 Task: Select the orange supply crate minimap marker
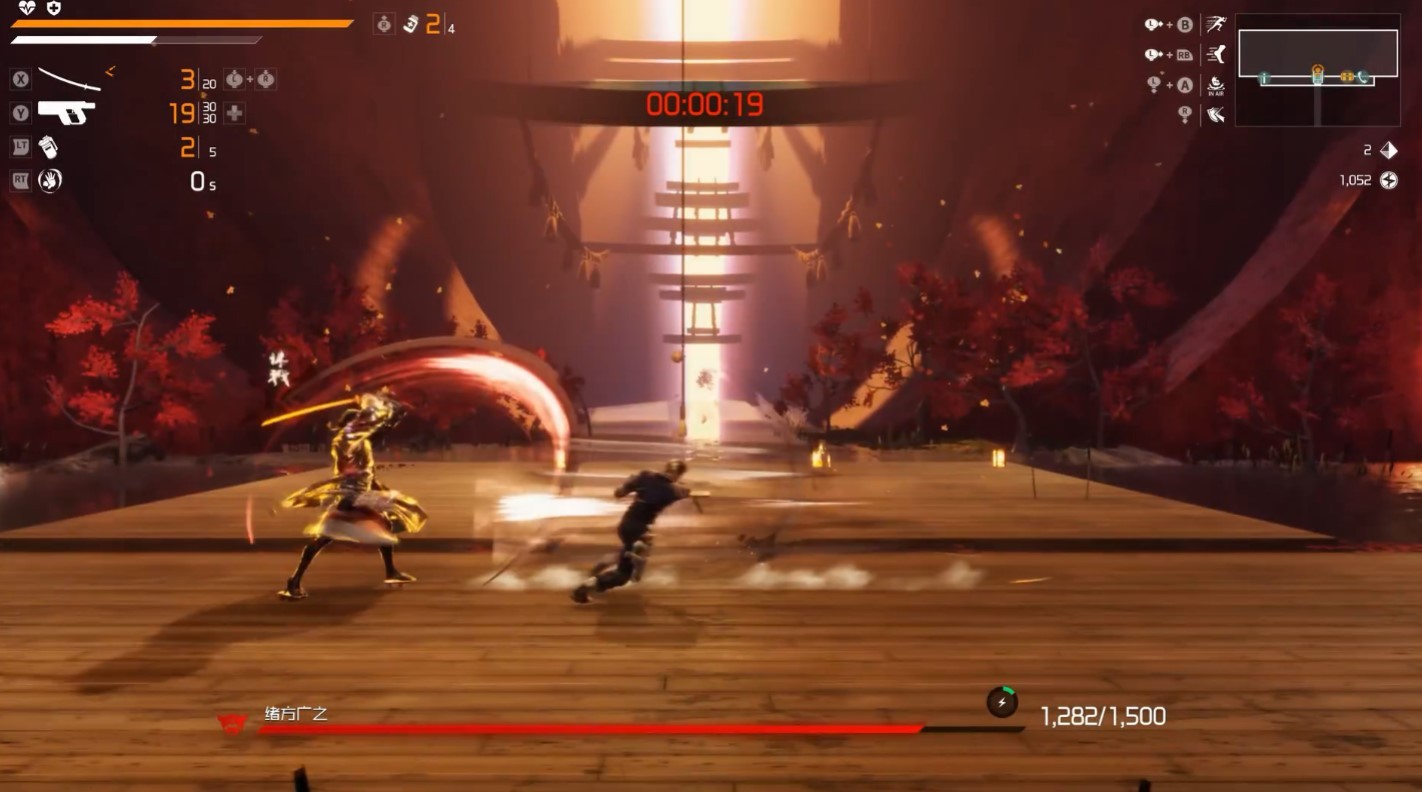click(1346, 77)
